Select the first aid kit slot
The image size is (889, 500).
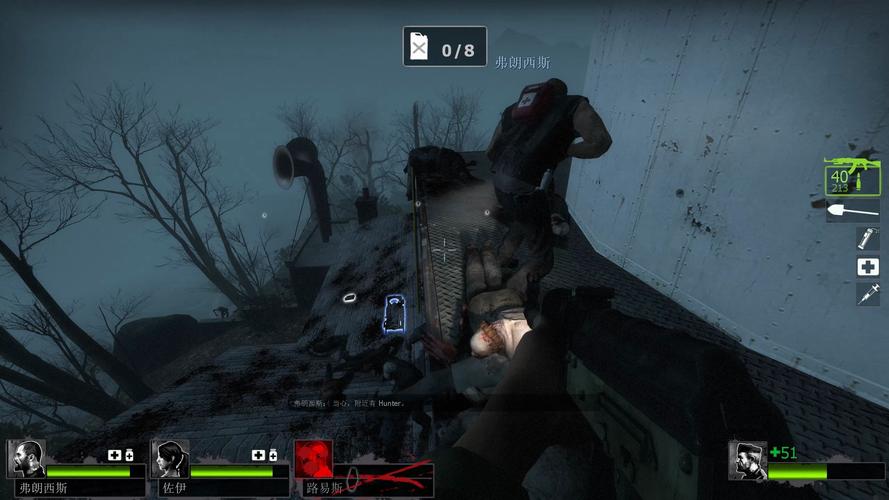866,267
